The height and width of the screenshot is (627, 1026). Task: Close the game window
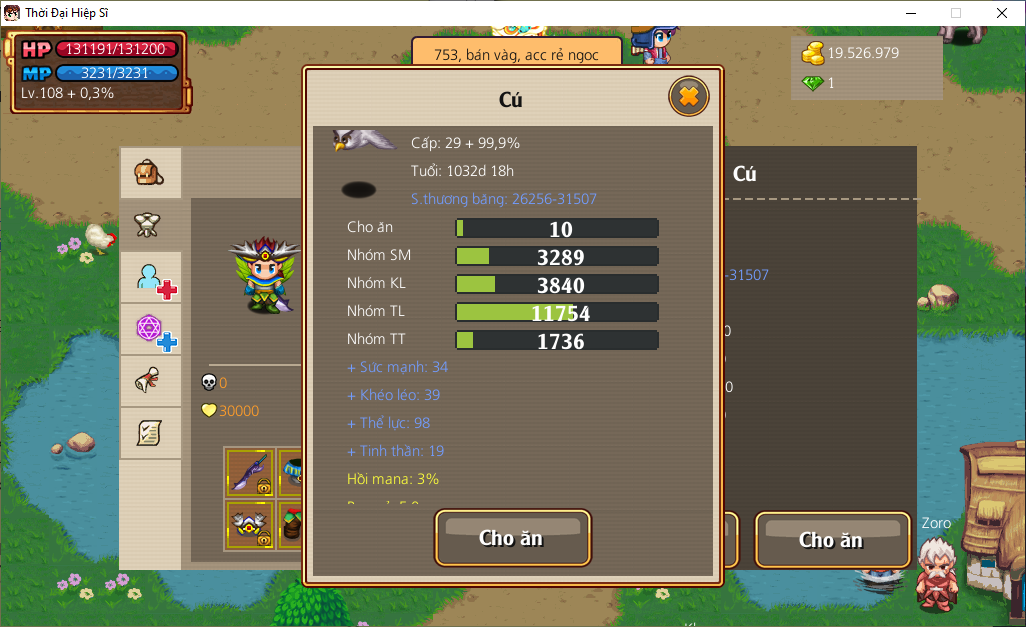coord(1002,13)
